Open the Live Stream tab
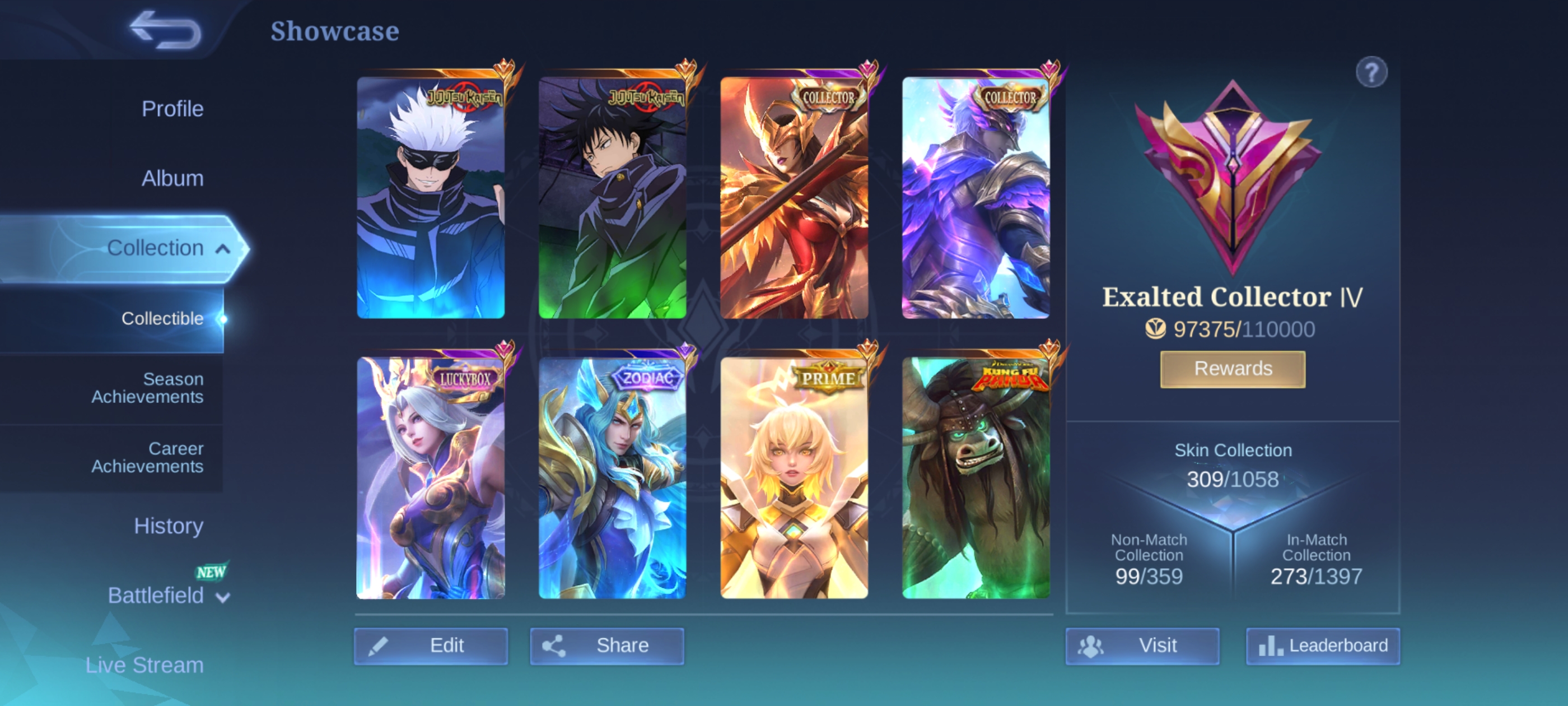The height and width of the screenshot is (706, 1568). click(144, 665)
